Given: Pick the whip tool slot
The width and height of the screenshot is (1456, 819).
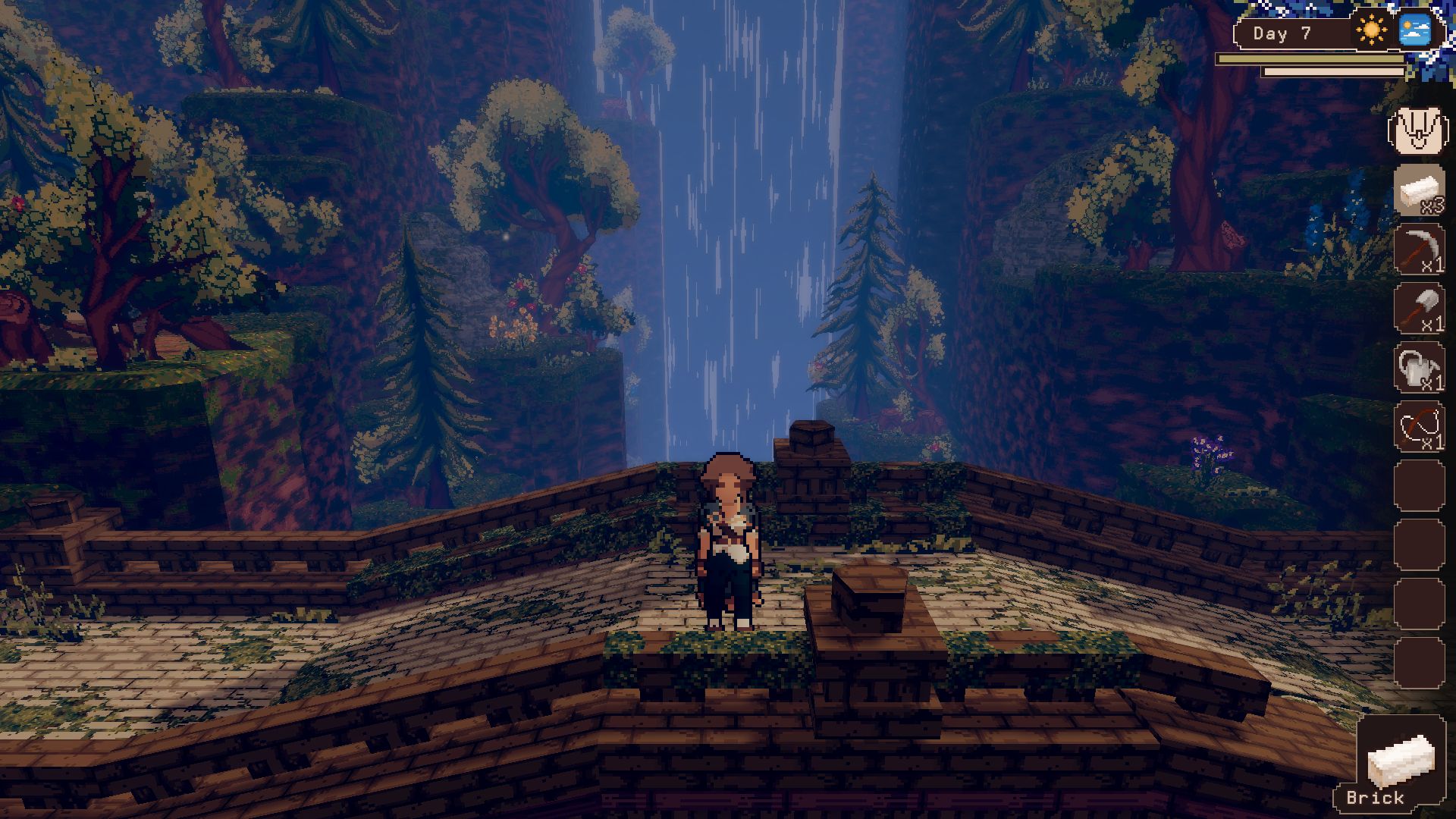Looking at the screenshot, I should pyautogui.click(x=1419, y=427).
